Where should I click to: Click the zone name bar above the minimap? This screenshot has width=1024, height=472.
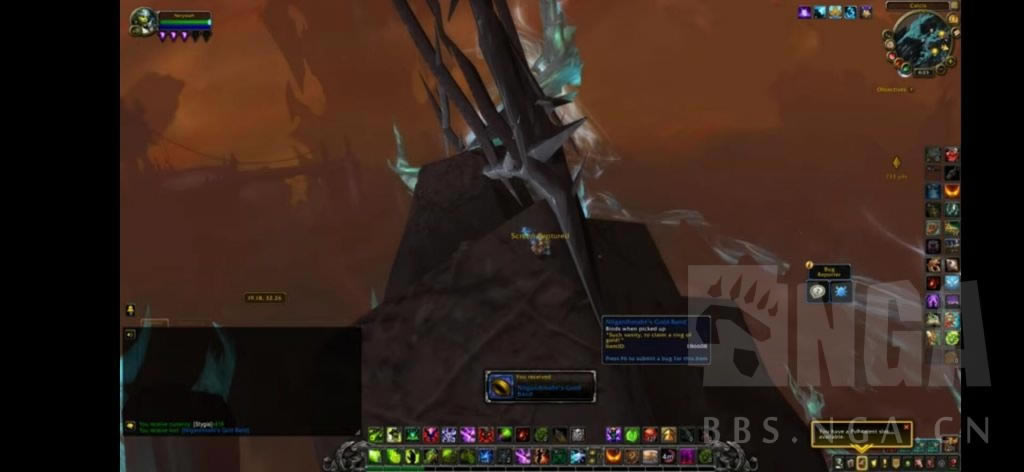[916, 5]
